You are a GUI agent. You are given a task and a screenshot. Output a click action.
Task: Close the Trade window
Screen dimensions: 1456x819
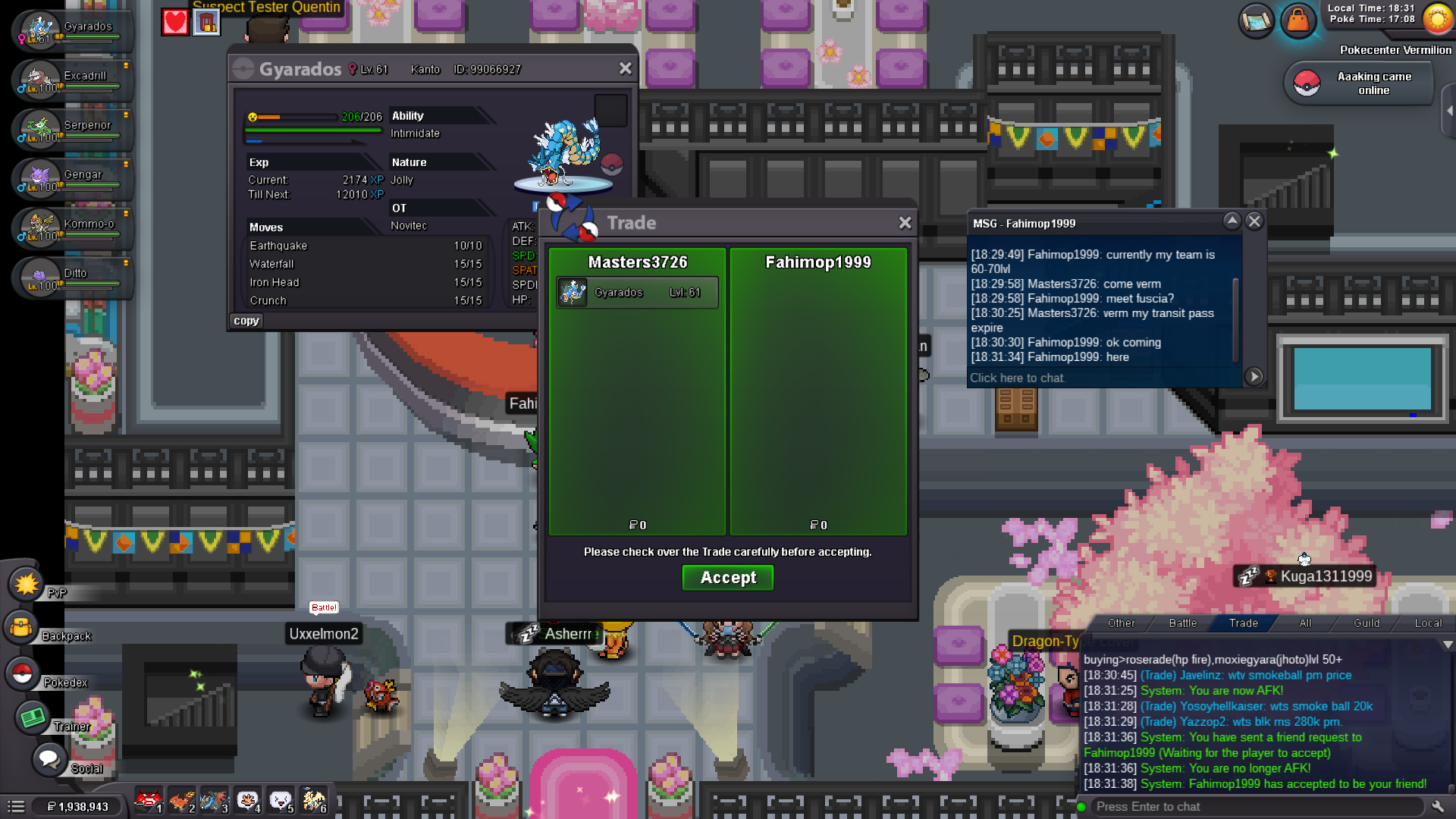coord(905,223)
